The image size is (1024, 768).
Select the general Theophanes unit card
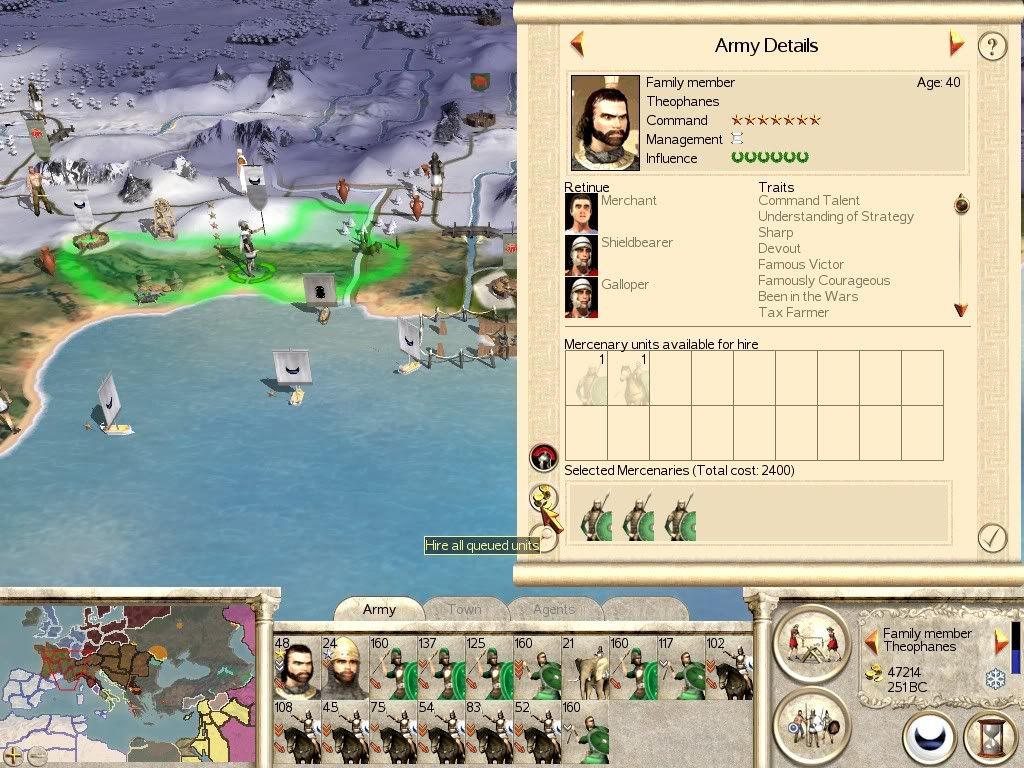click(x=296, y=667)
